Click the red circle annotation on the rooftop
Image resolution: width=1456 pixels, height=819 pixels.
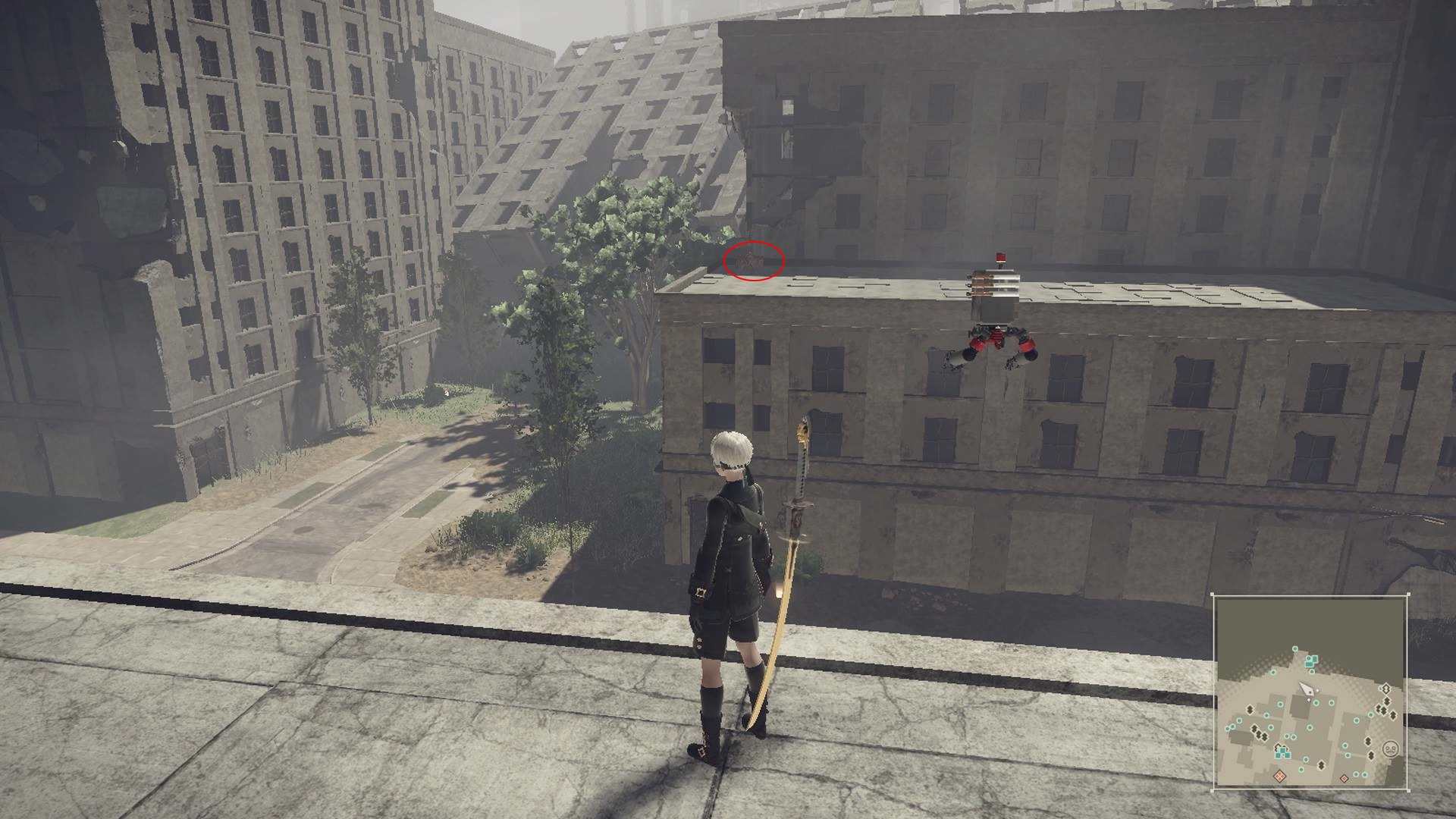click(755, 262)
